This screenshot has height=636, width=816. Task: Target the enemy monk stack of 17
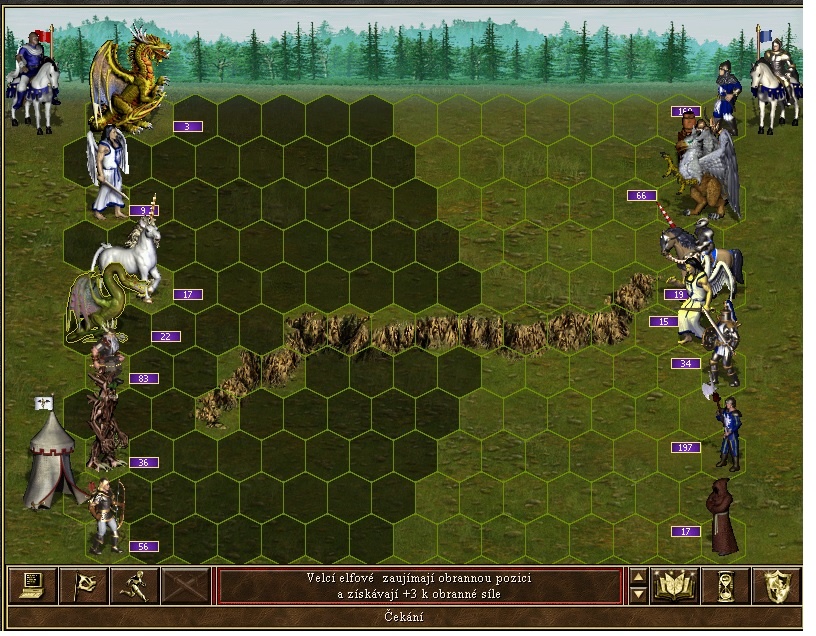coord(720,516)
